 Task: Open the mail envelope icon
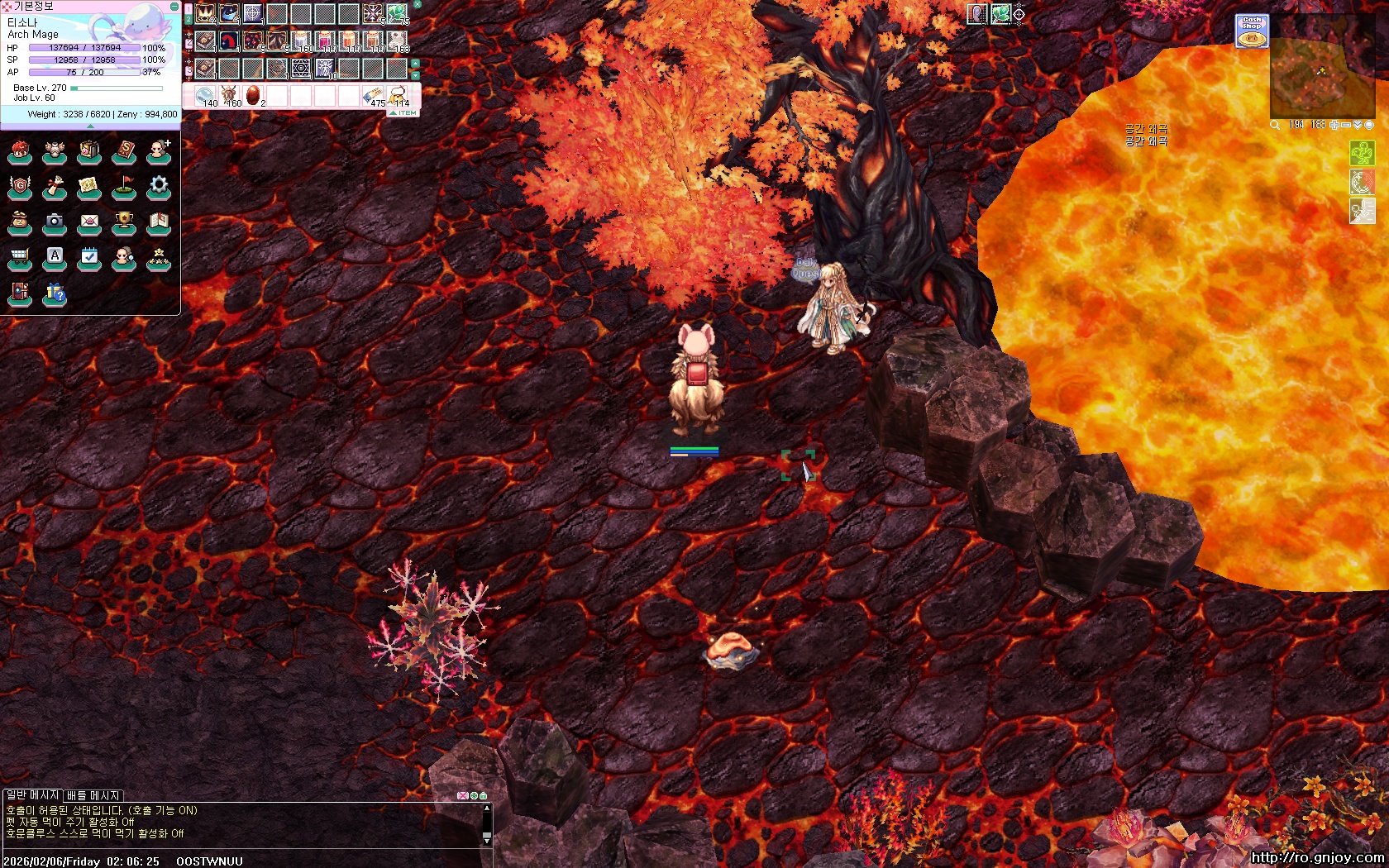[89, 222]
